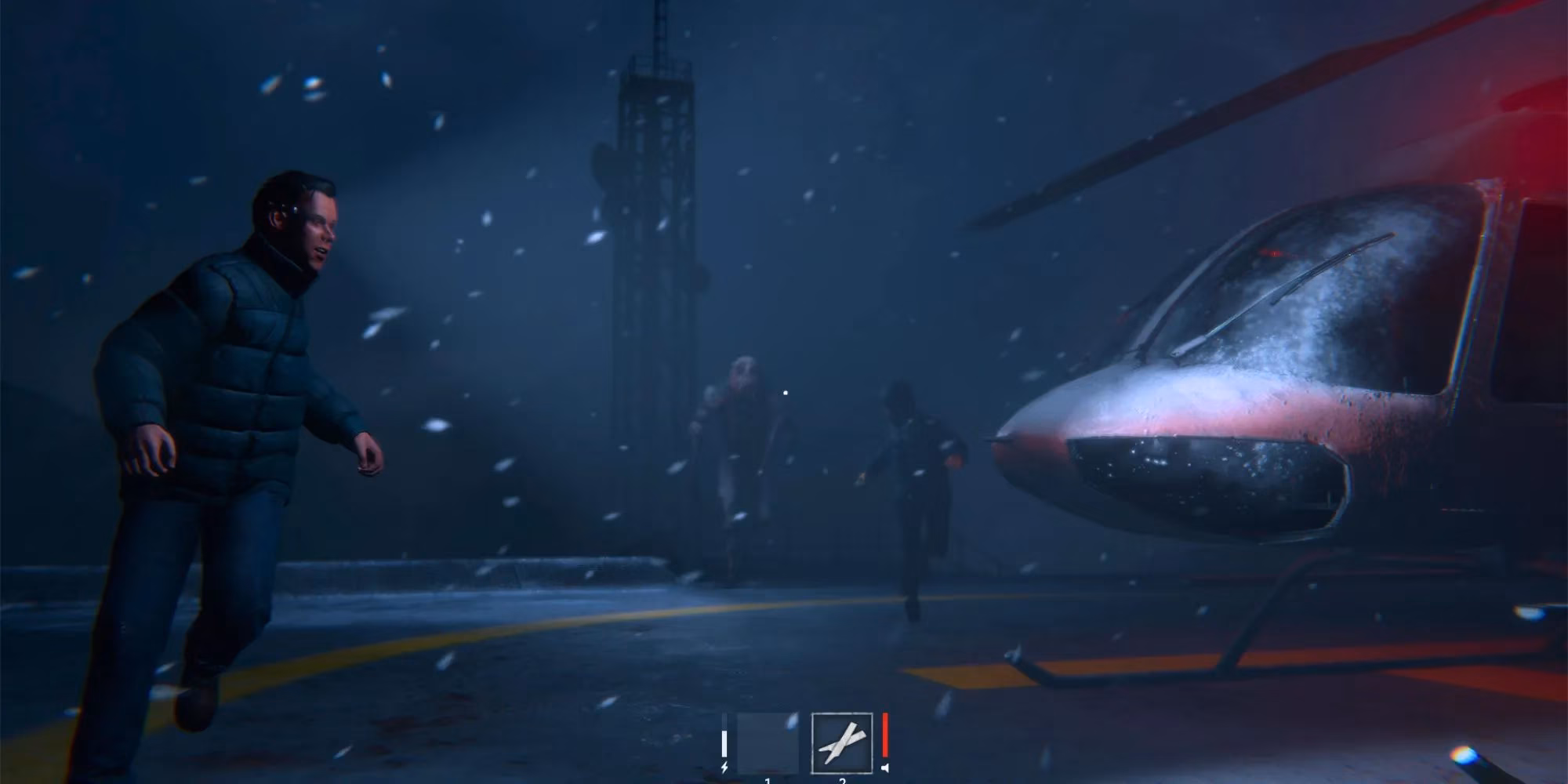
Task: Click the snowflake graphic on the empty slot
Action: (x=792, y=720)
